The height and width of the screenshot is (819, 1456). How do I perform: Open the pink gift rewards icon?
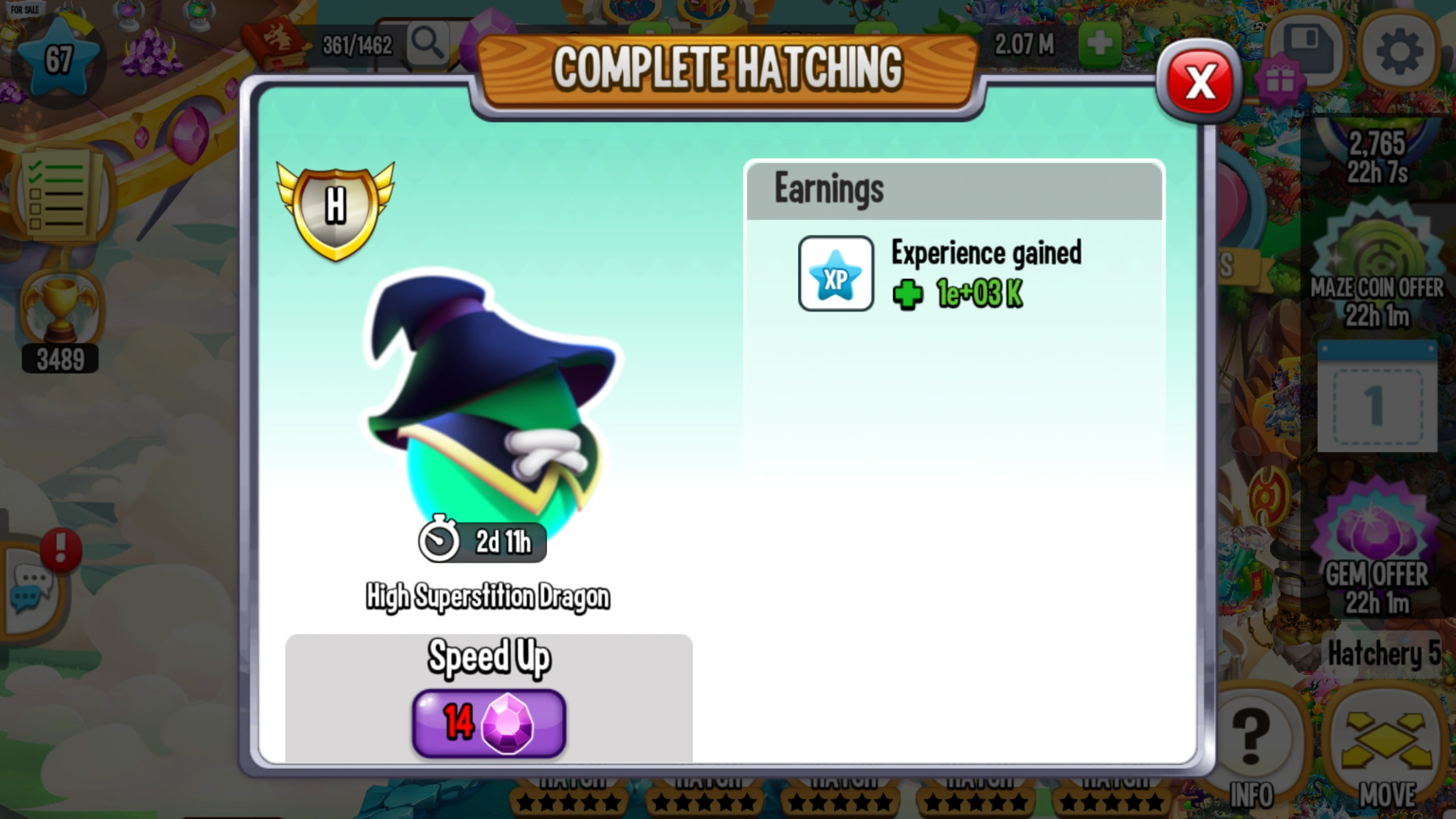click(x=1281, y=80)
